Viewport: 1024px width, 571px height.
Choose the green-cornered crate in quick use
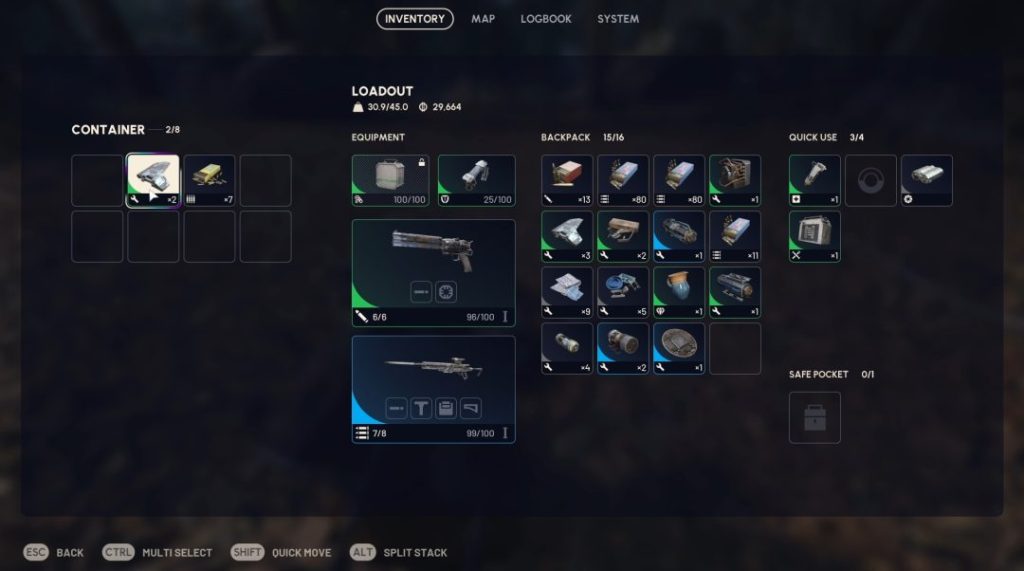[x=814, y=236]
